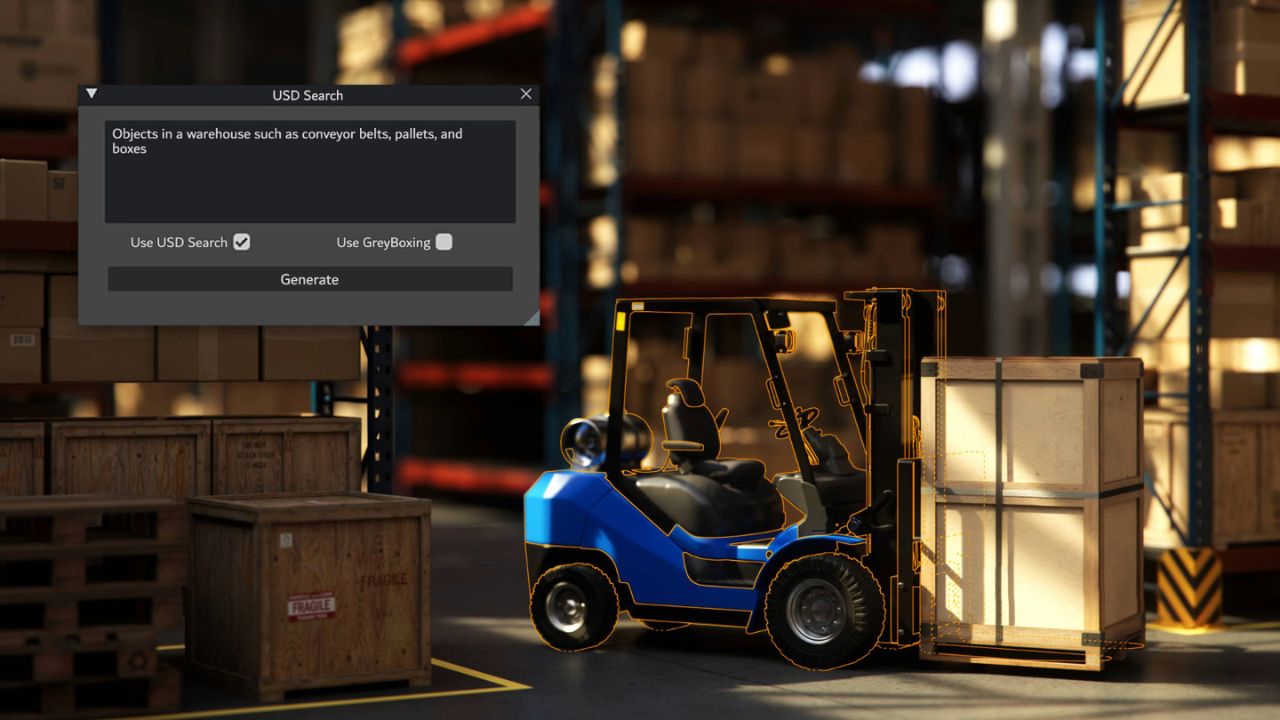This screenshot has width=1280, height=720.
Task: Collapse the USD Search panel
Action: coord(91,93)
